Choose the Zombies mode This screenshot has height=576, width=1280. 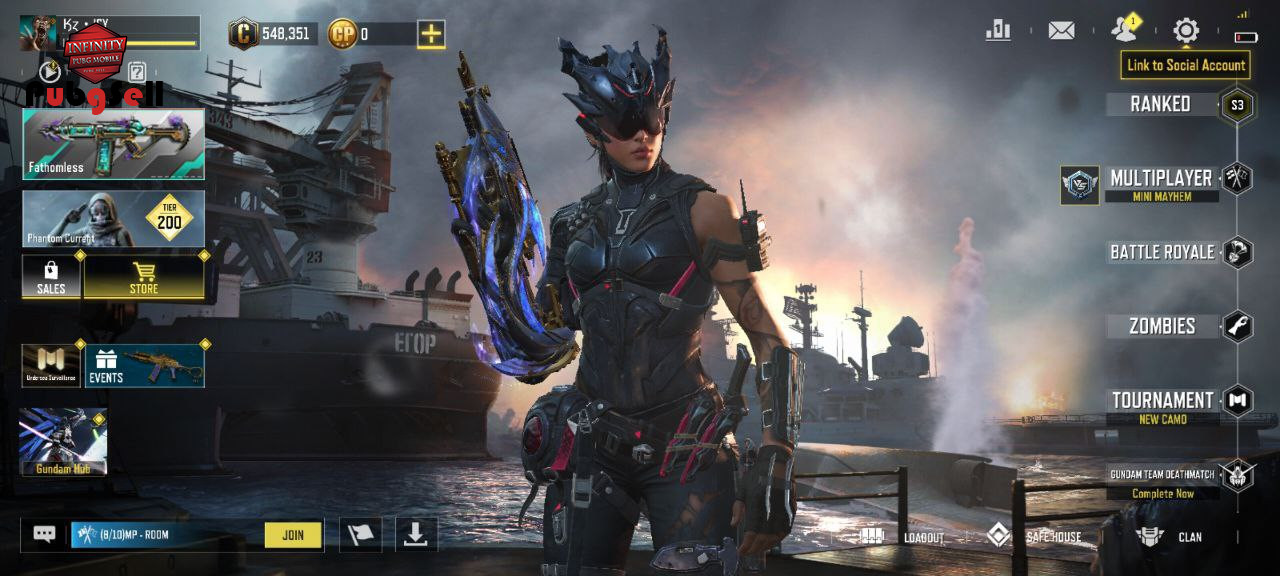tap(1162, 326)
